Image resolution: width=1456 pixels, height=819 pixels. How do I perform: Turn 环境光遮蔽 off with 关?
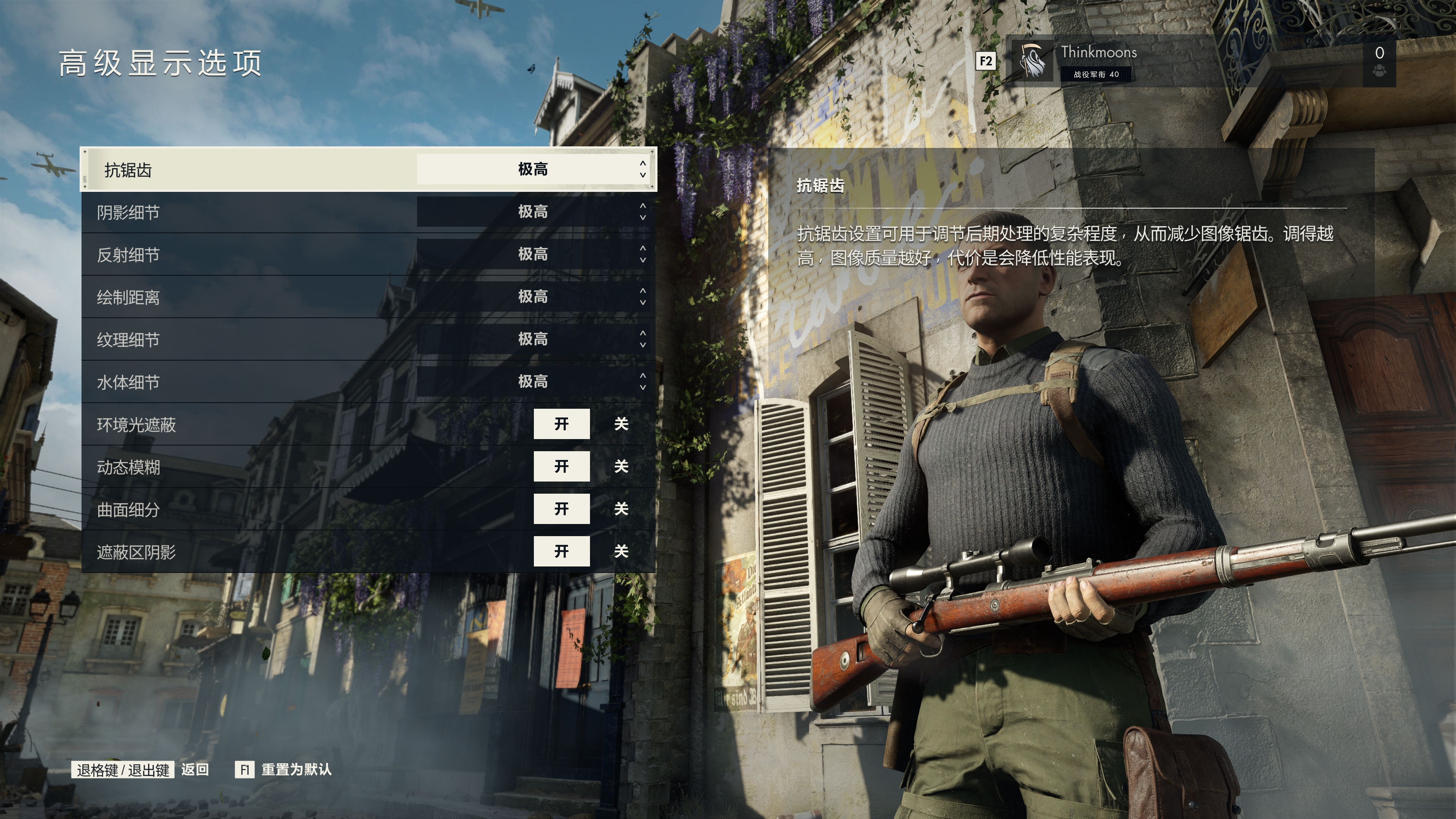click(x=621, y=424)
